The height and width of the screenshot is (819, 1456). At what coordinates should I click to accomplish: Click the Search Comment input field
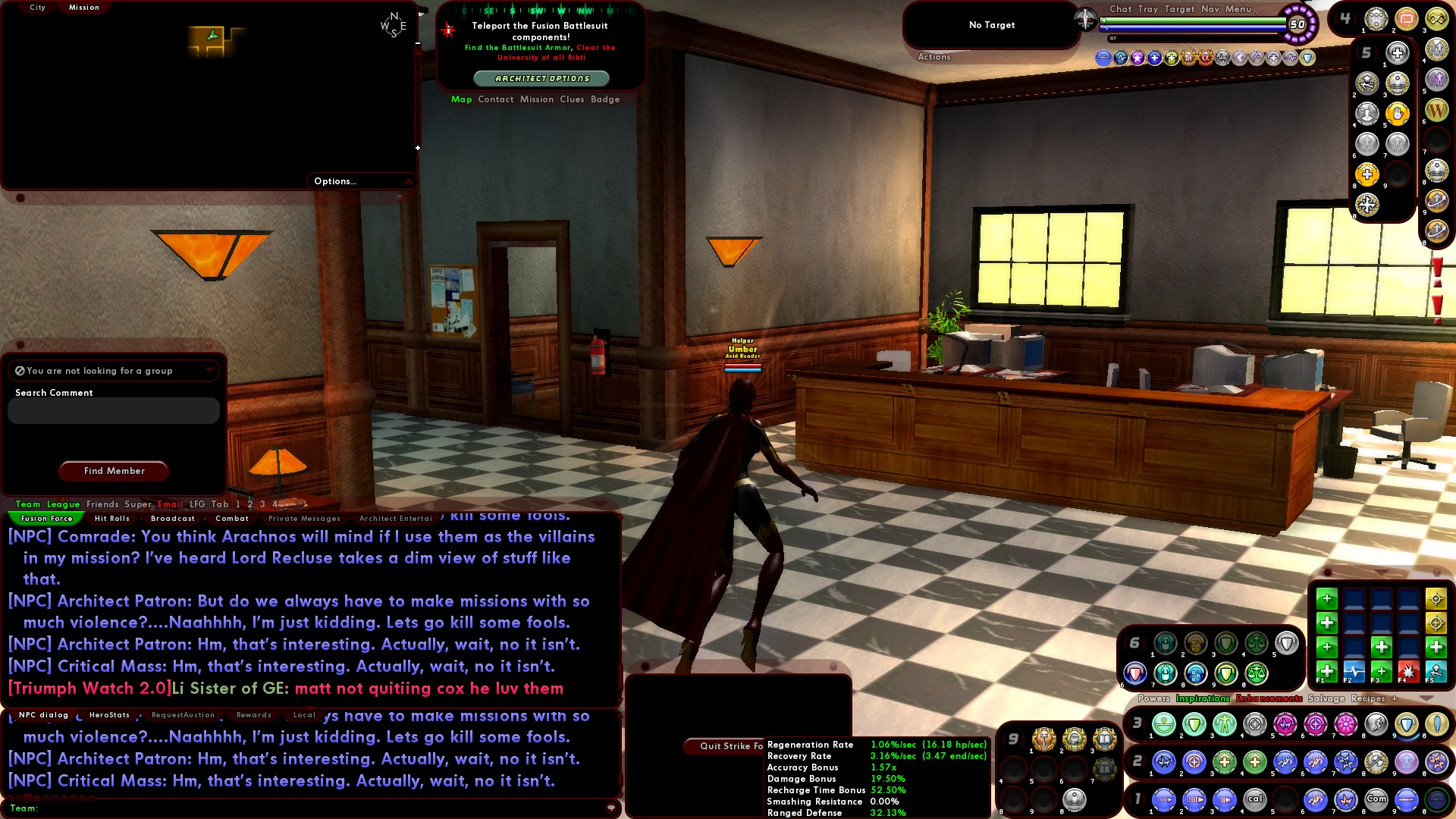point(114,410)
